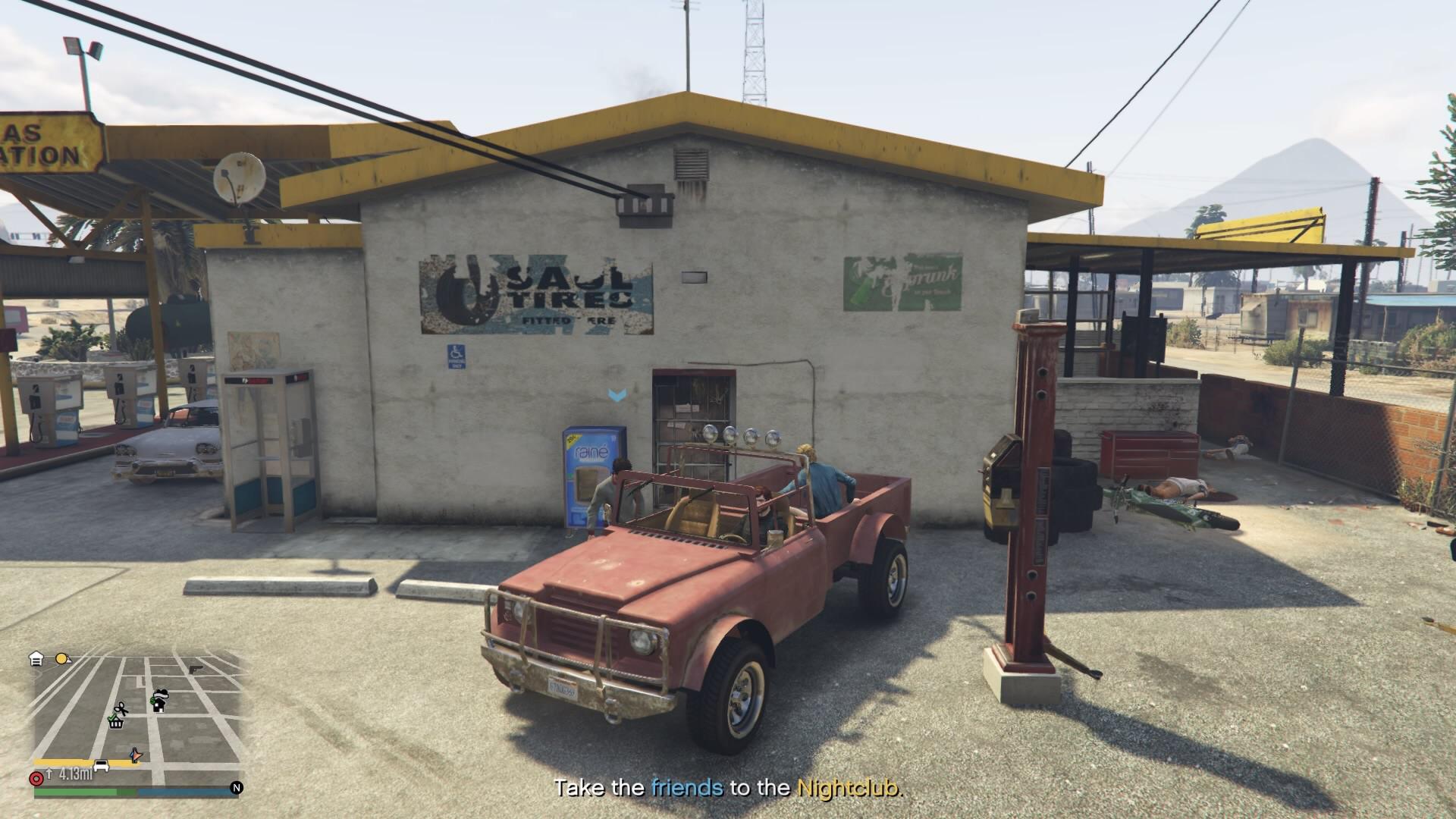Image resolution: width=1456 pixels, height=819 pixels.
Task: Click the 4.13mi distance label
Action: [74, 773]
